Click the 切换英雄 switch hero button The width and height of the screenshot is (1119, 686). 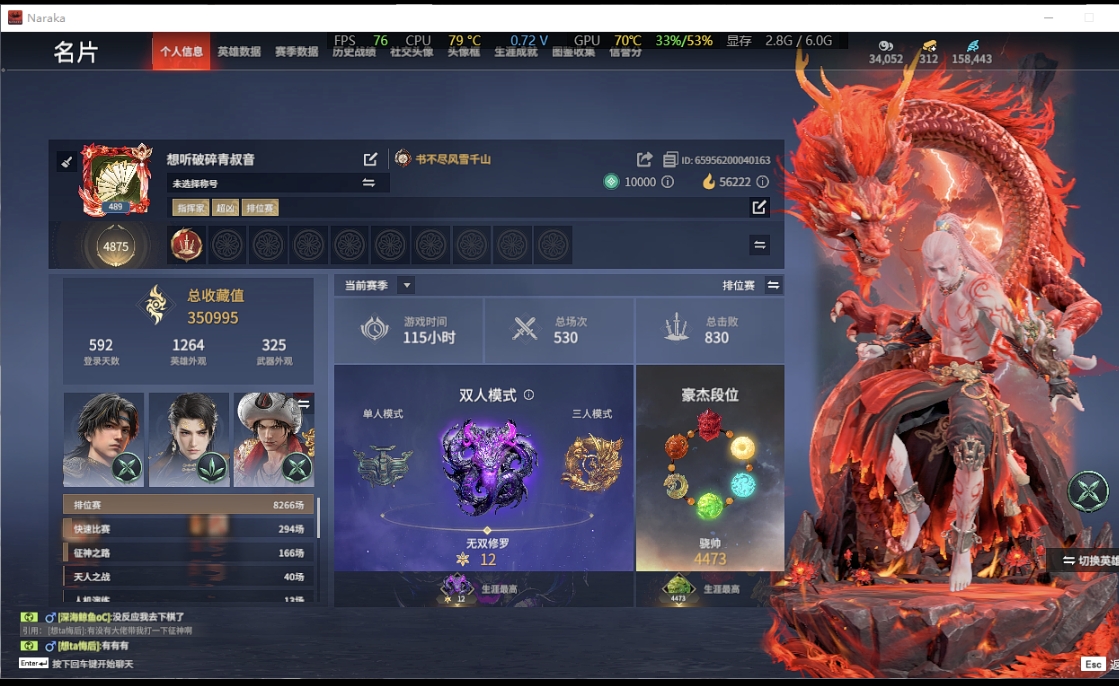(x=1088, y=560)
